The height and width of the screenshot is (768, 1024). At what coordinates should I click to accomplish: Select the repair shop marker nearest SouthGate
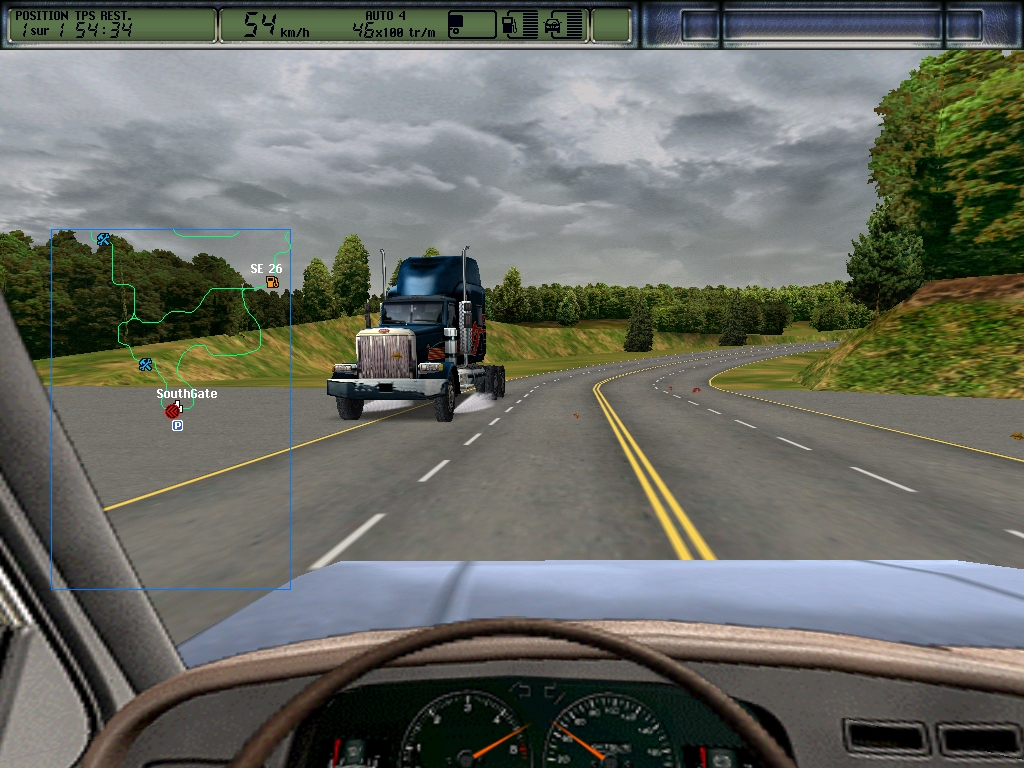(146, 365)
